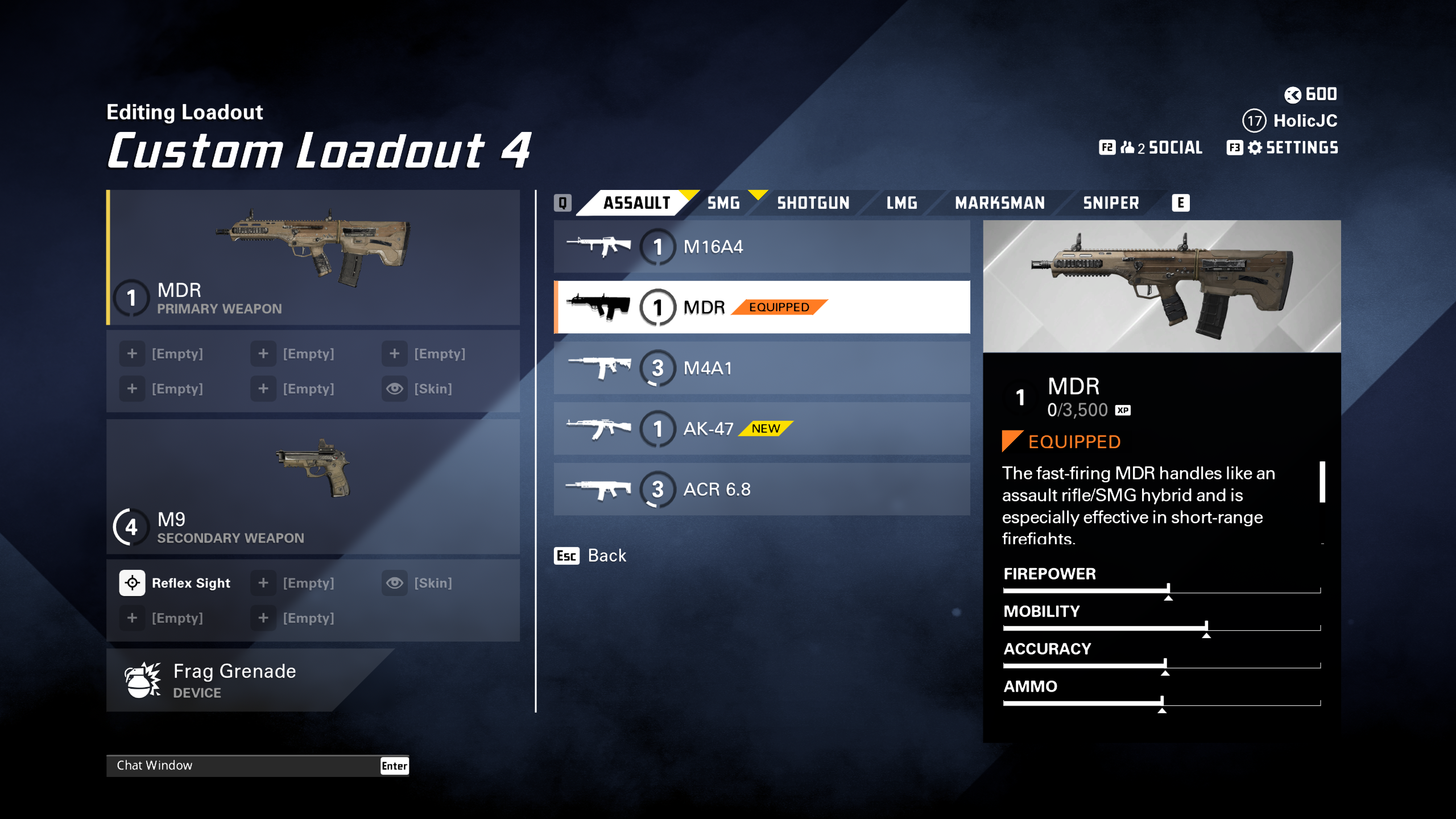The image size is (1456, 819).
Task: Click the Reflex Sight attachment icon
Action: (x=132, y=582)
